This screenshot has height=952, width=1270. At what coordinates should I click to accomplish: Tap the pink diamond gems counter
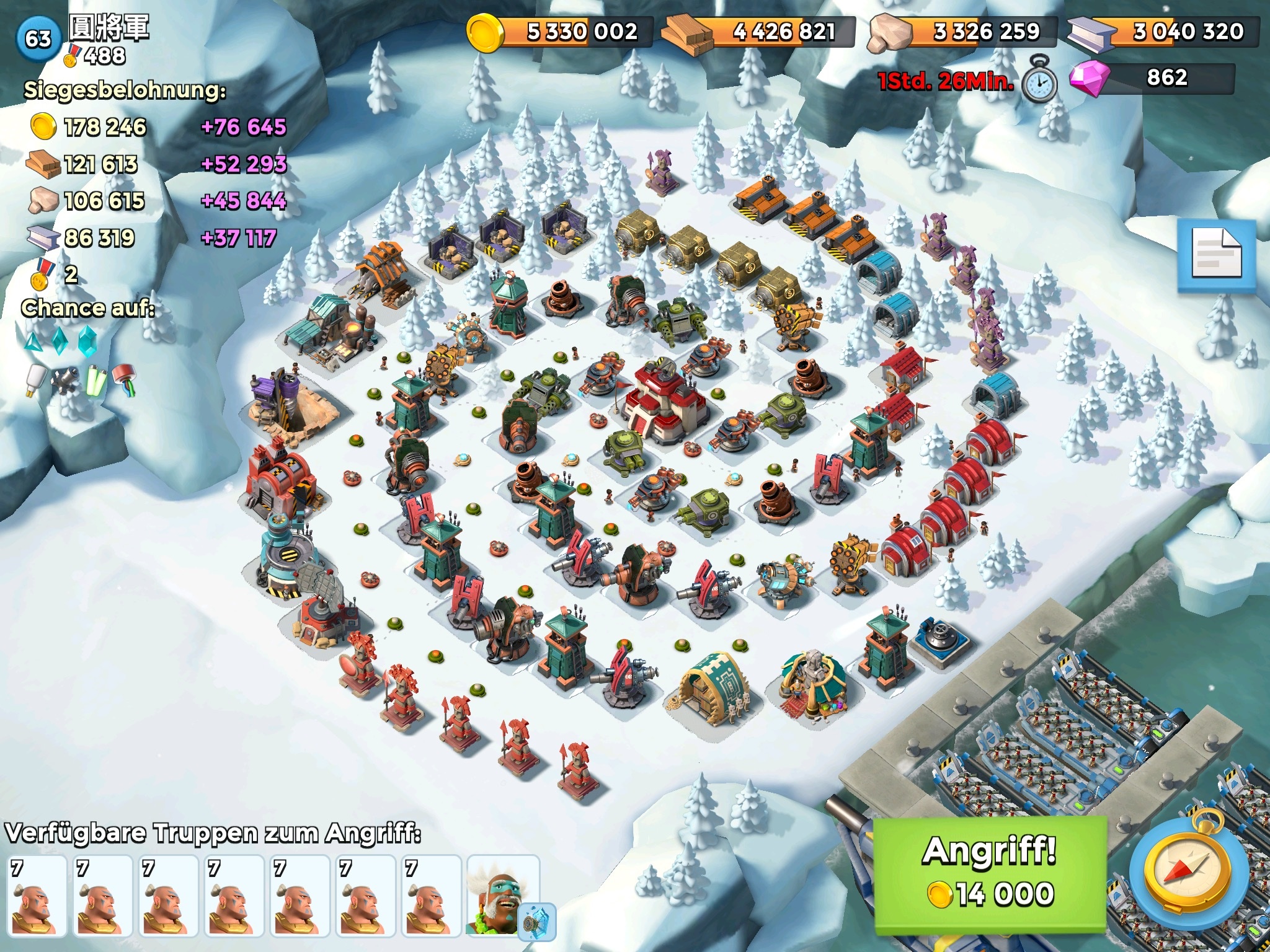1153,78
